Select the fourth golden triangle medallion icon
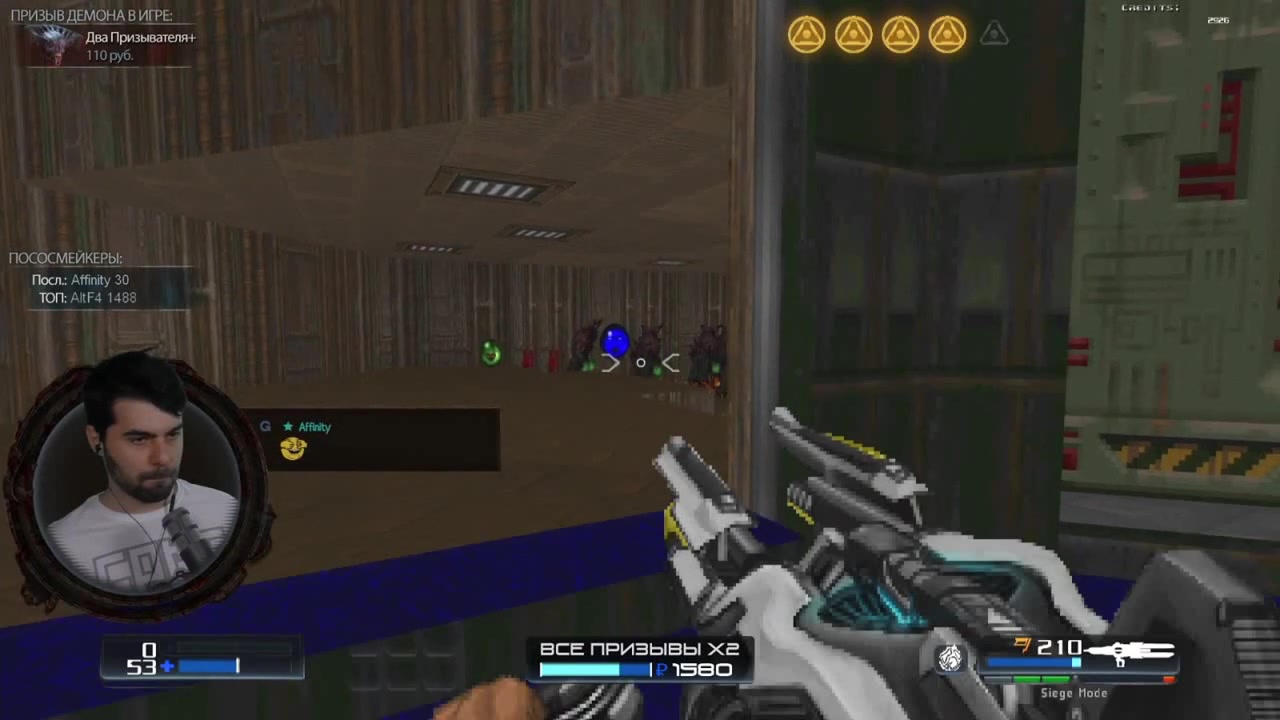The height and width of the screenshot is (720, 1280). (x=947, y=33)
